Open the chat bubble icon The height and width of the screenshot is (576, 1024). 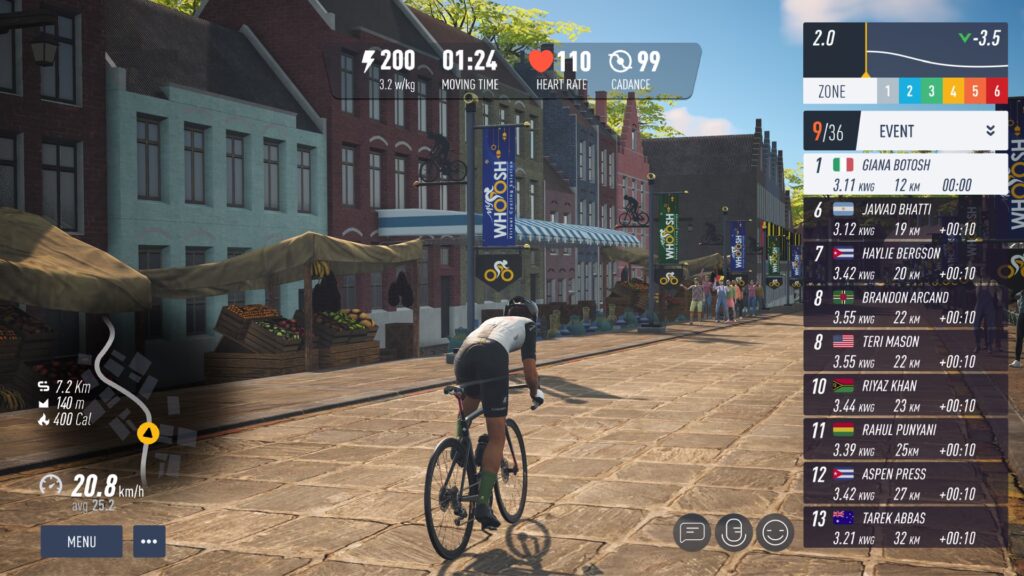(x=691, y=532)
